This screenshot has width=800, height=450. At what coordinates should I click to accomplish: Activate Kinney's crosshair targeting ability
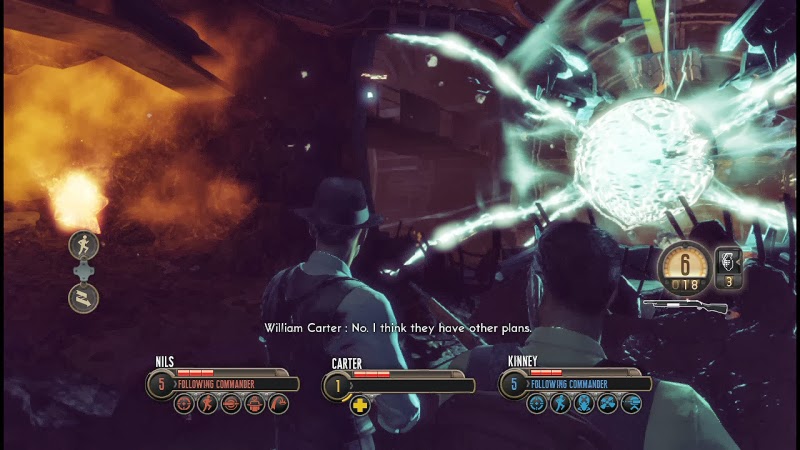point(537,404)
